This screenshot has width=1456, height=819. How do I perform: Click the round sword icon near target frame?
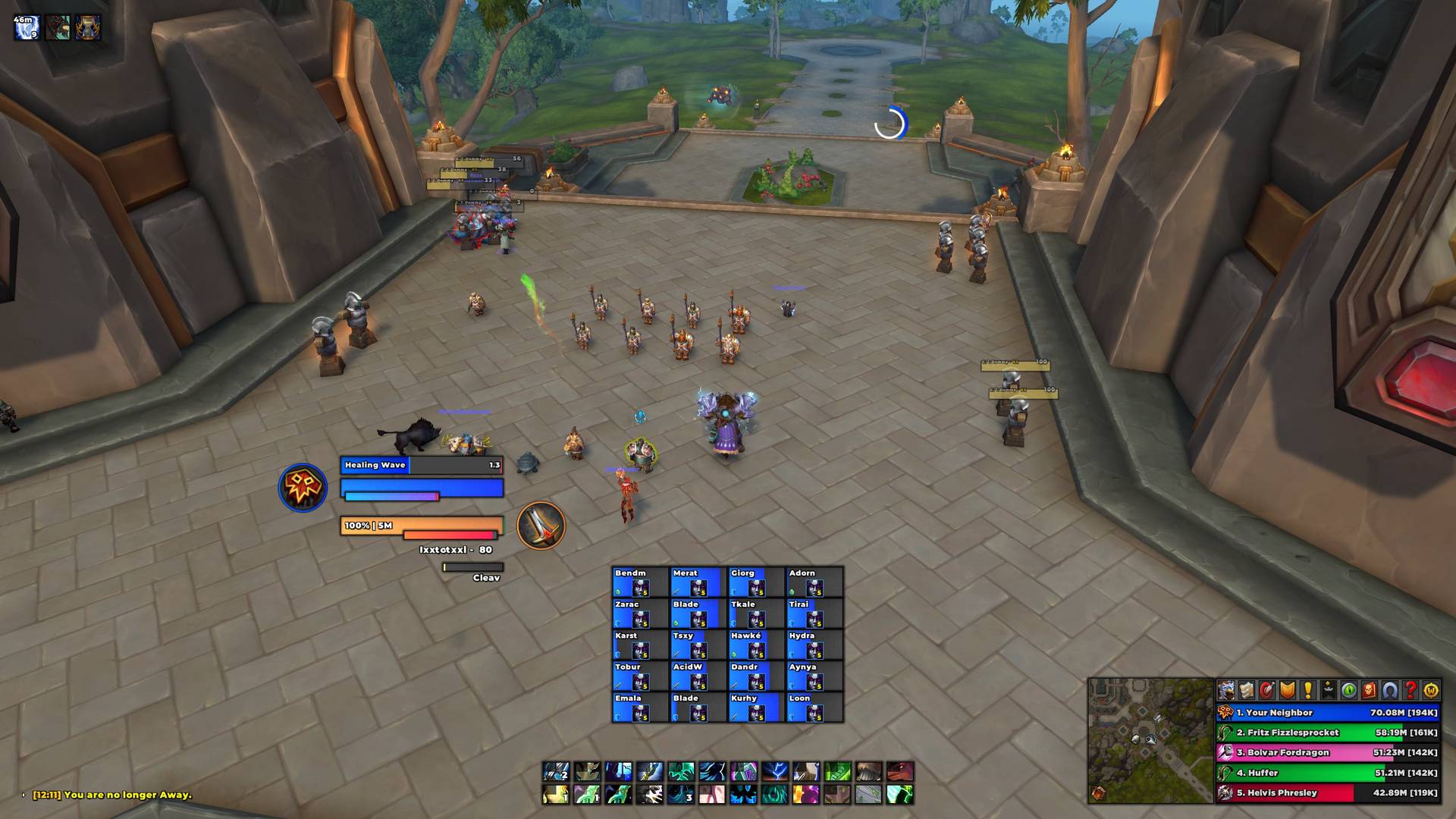click(541, 526)
